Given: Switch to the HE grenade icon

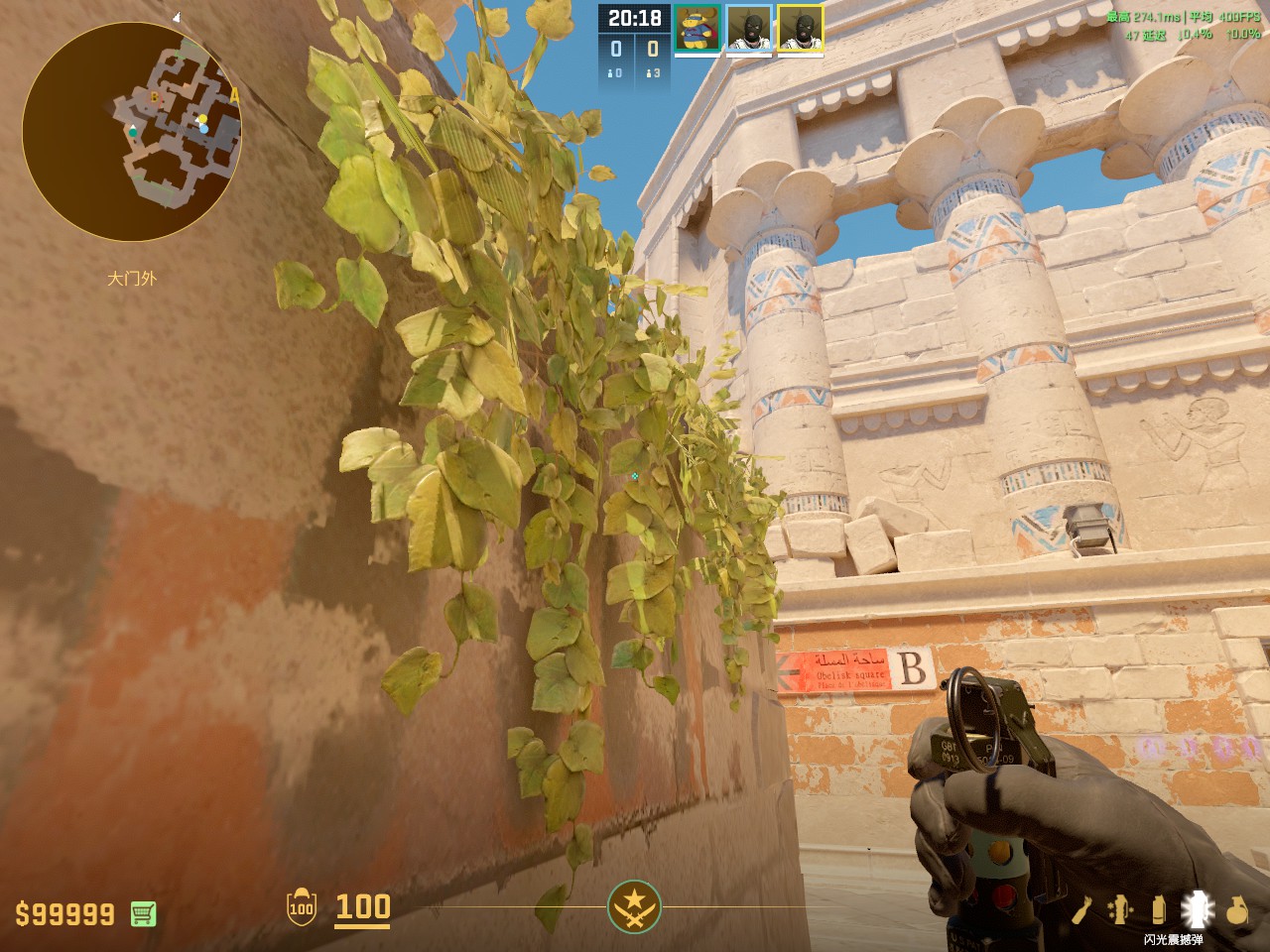Looking at the screenshot, I should (1236, 910).
